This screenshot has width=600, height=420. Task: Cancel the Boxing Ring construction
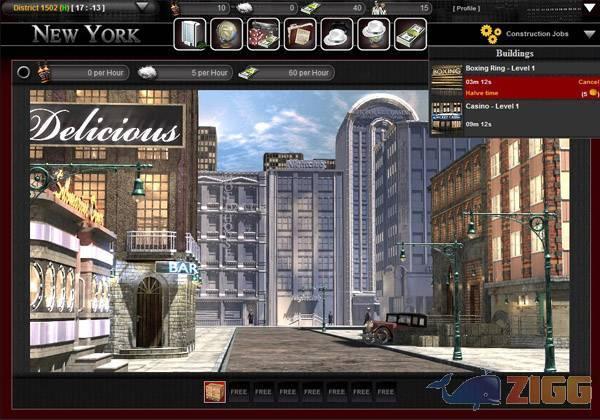(x=588, y=81)
